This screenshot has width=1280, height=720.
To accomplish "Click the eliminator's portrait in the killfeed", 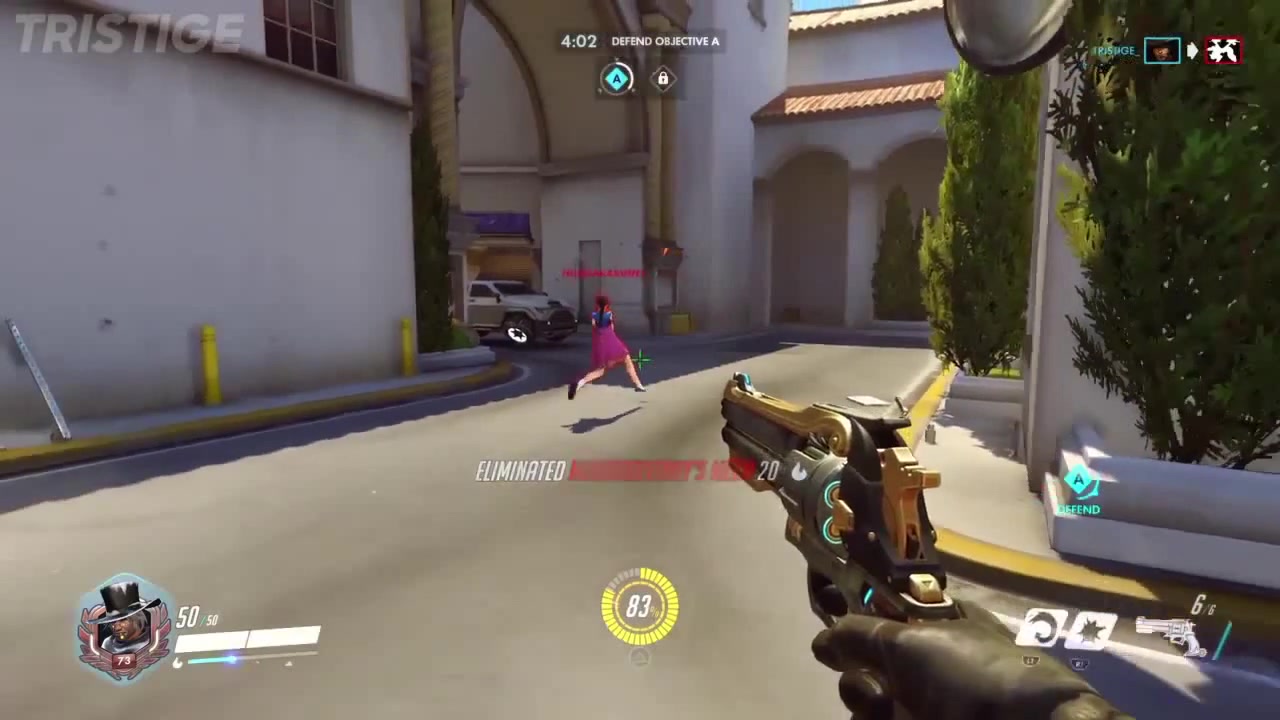I will (x=1162, y=50).
